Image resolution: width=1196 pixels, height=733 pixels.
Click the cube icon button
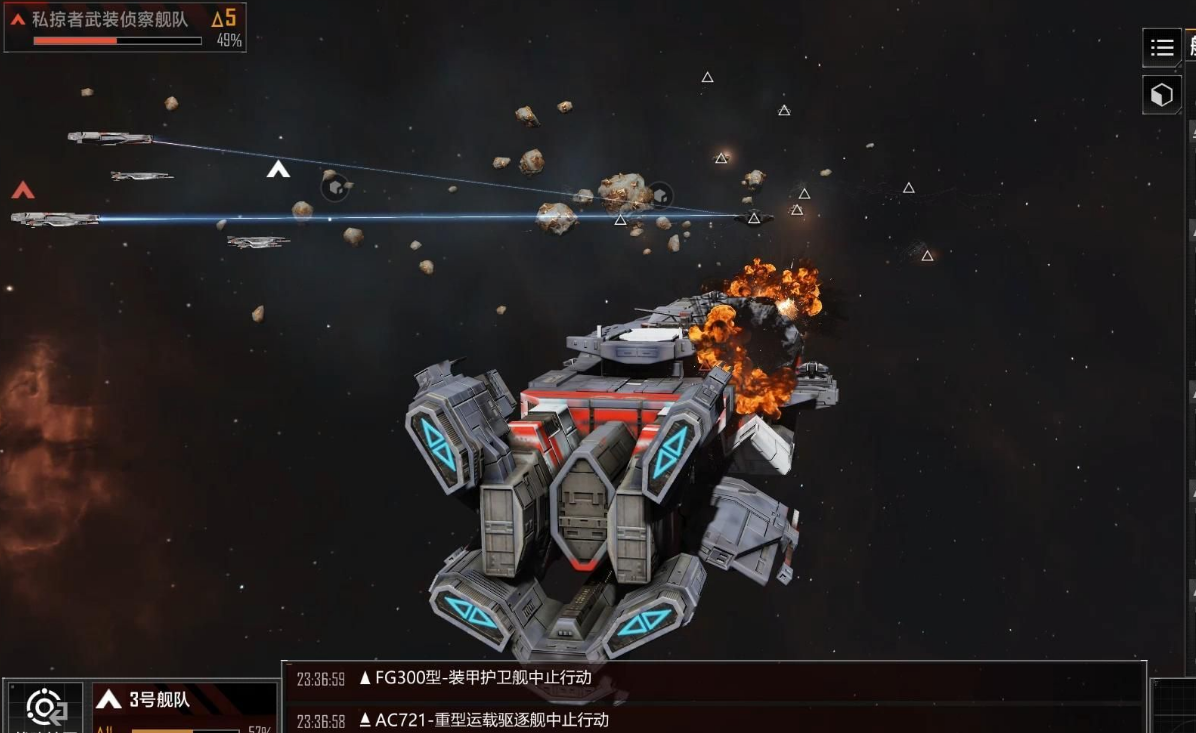[1162, 95]
